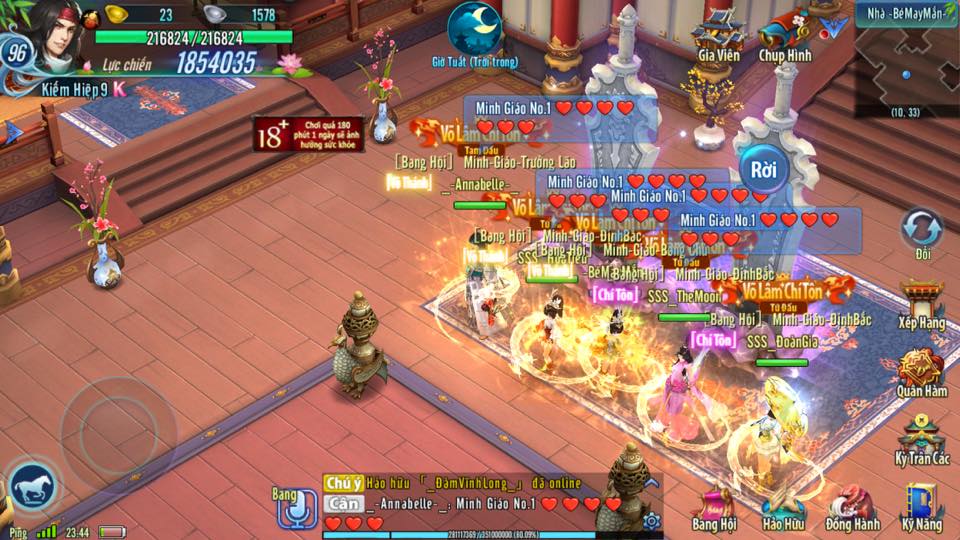This screenshot has width=960, height=540.
Task: Open the Kỹ Năng skills book
Action: (921, 505)
